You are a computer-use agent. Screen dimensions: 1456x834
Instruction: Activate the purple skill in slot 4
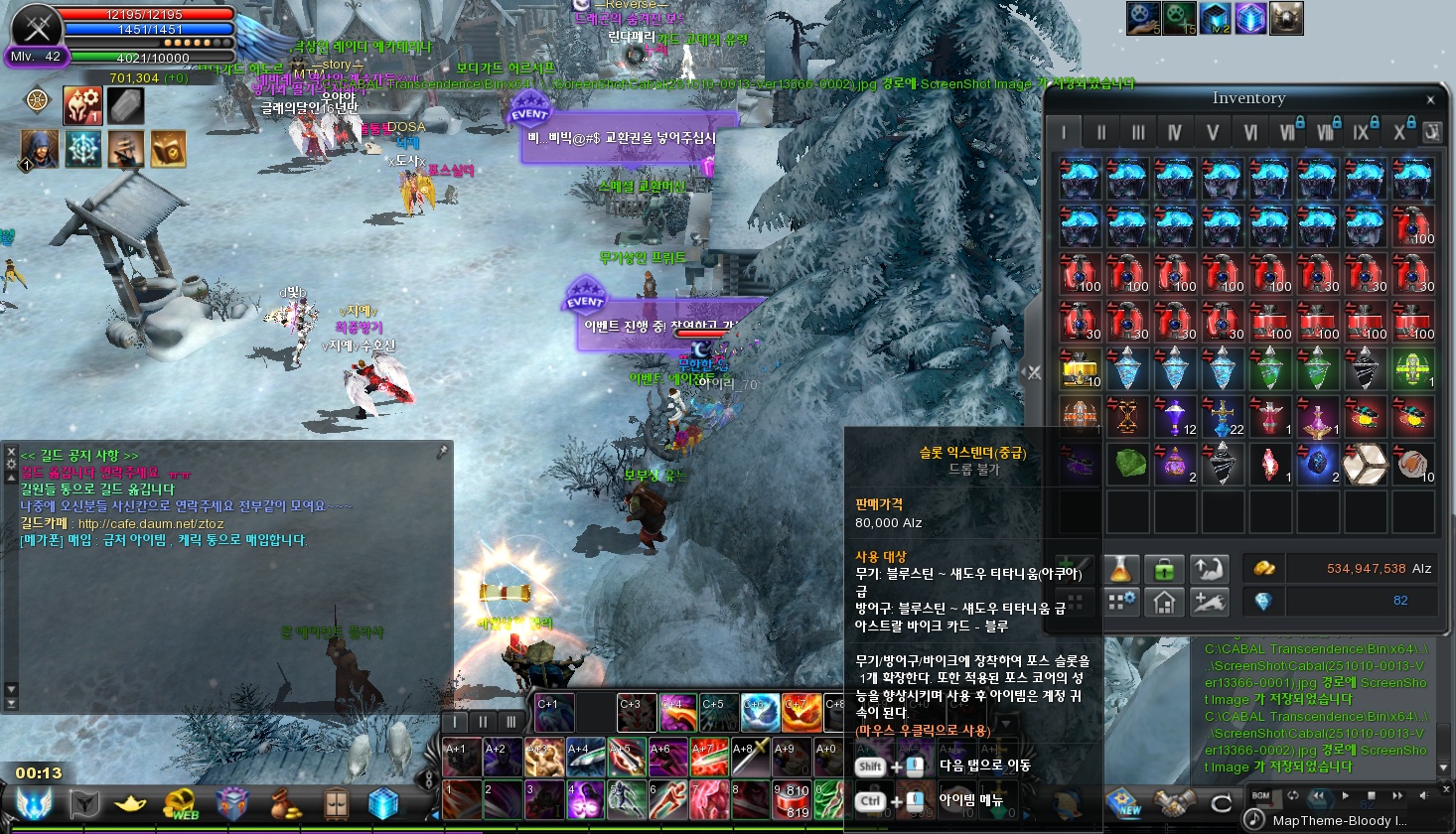click(x=585, y=800)
